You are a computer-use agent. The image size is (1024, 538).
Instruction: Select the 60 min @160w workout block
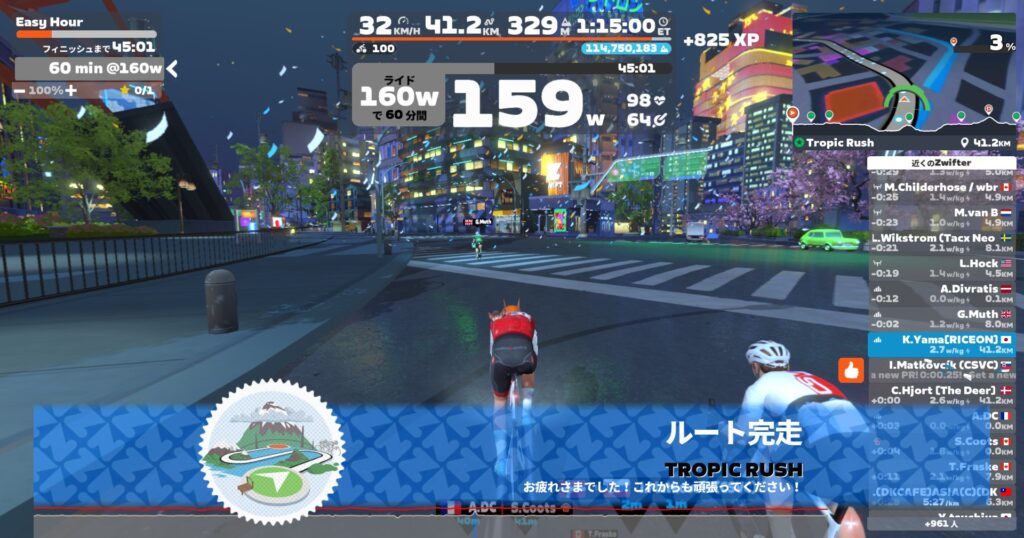(90, 68)
